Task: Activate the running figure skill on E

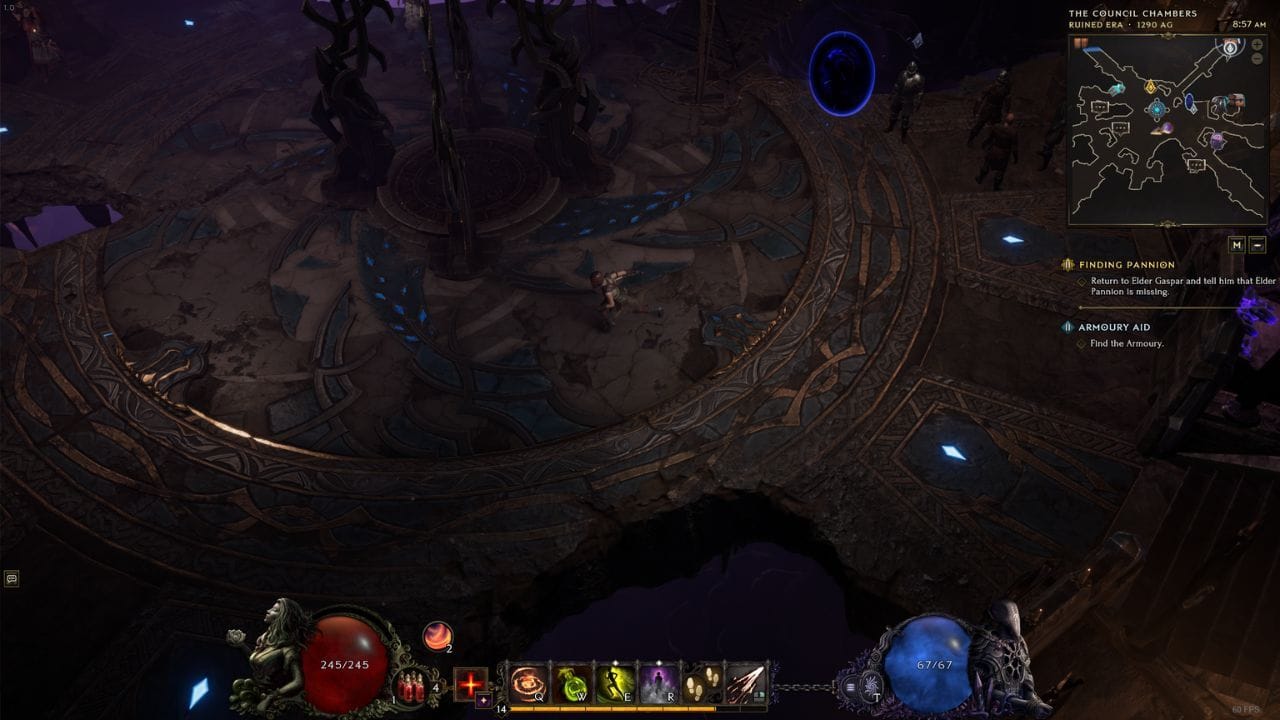Action: (616, 684)
